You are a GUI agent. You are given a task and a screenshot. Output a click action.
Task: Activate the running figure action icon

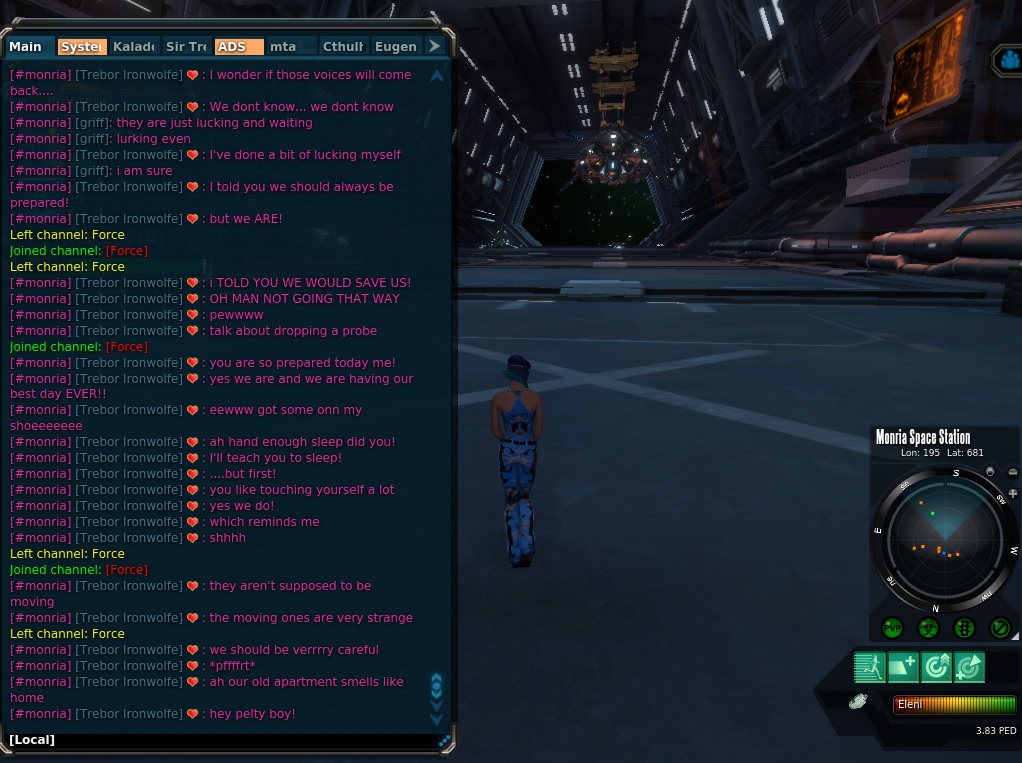coord(868,667)
